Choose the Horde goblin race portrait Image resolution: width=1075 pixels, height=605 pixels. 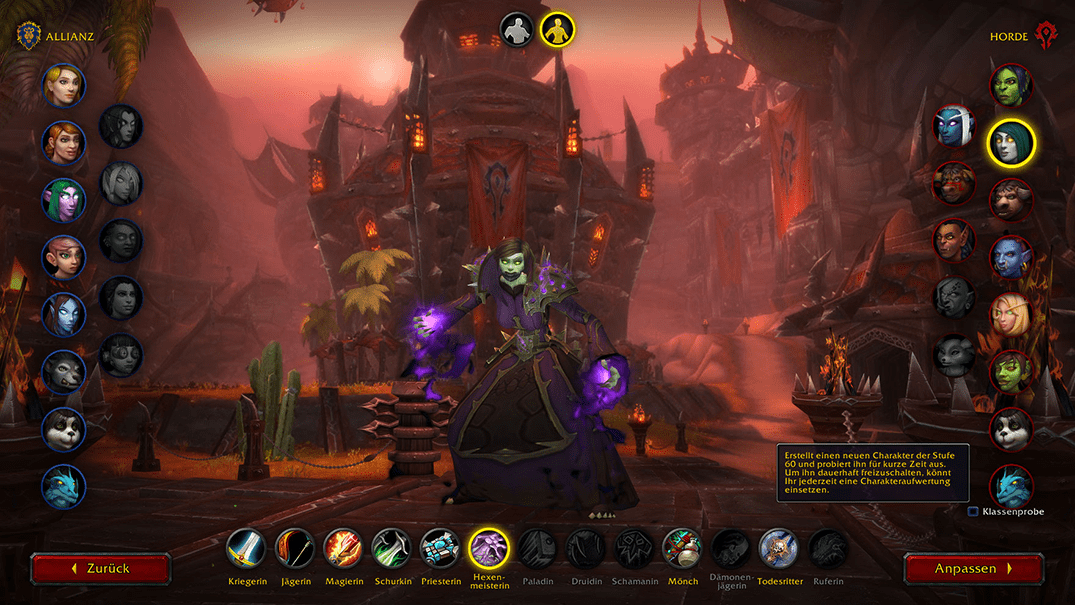[1011, 372]
